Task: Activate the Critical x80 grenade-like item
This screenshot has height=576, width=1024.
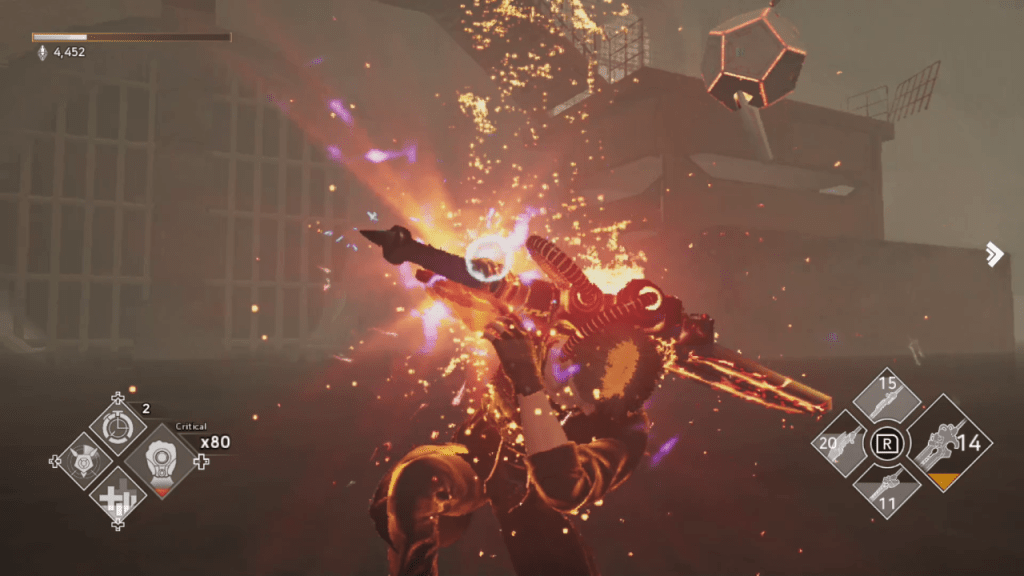Action: pos(160,461)
